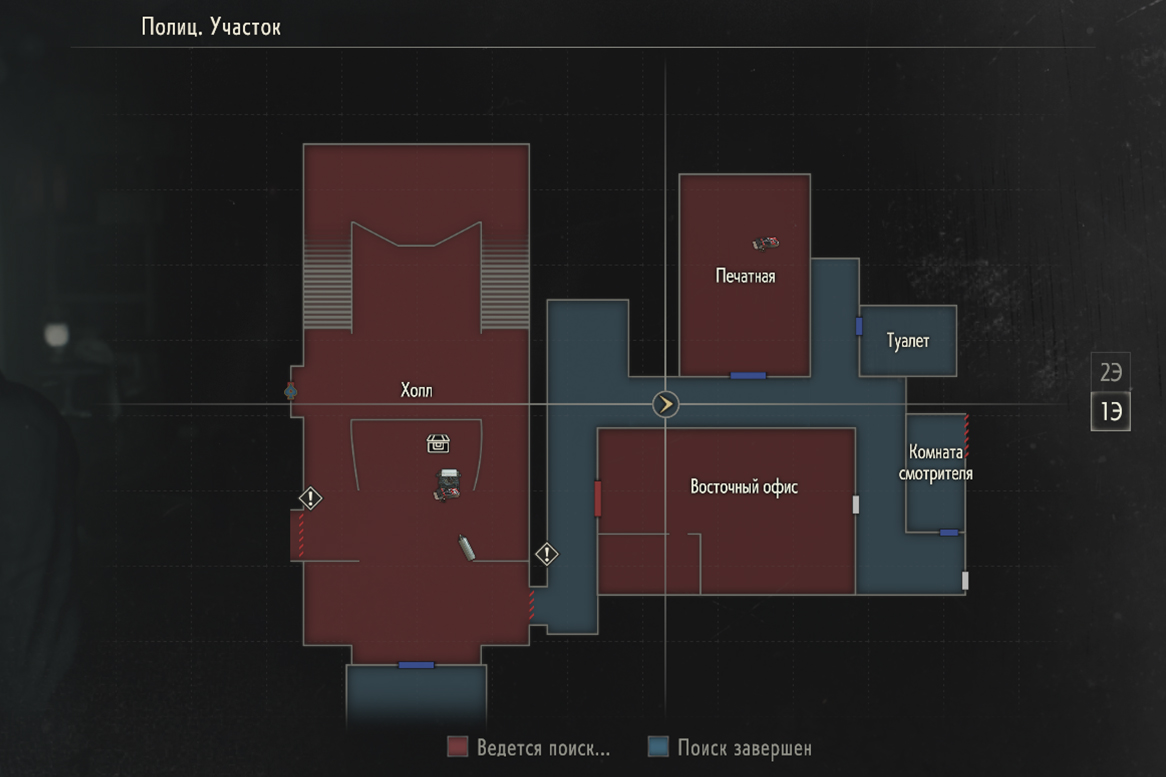Select the Туалет room
The width and height of the screenshot is (1166, 777).
click(x=908, y=341)
